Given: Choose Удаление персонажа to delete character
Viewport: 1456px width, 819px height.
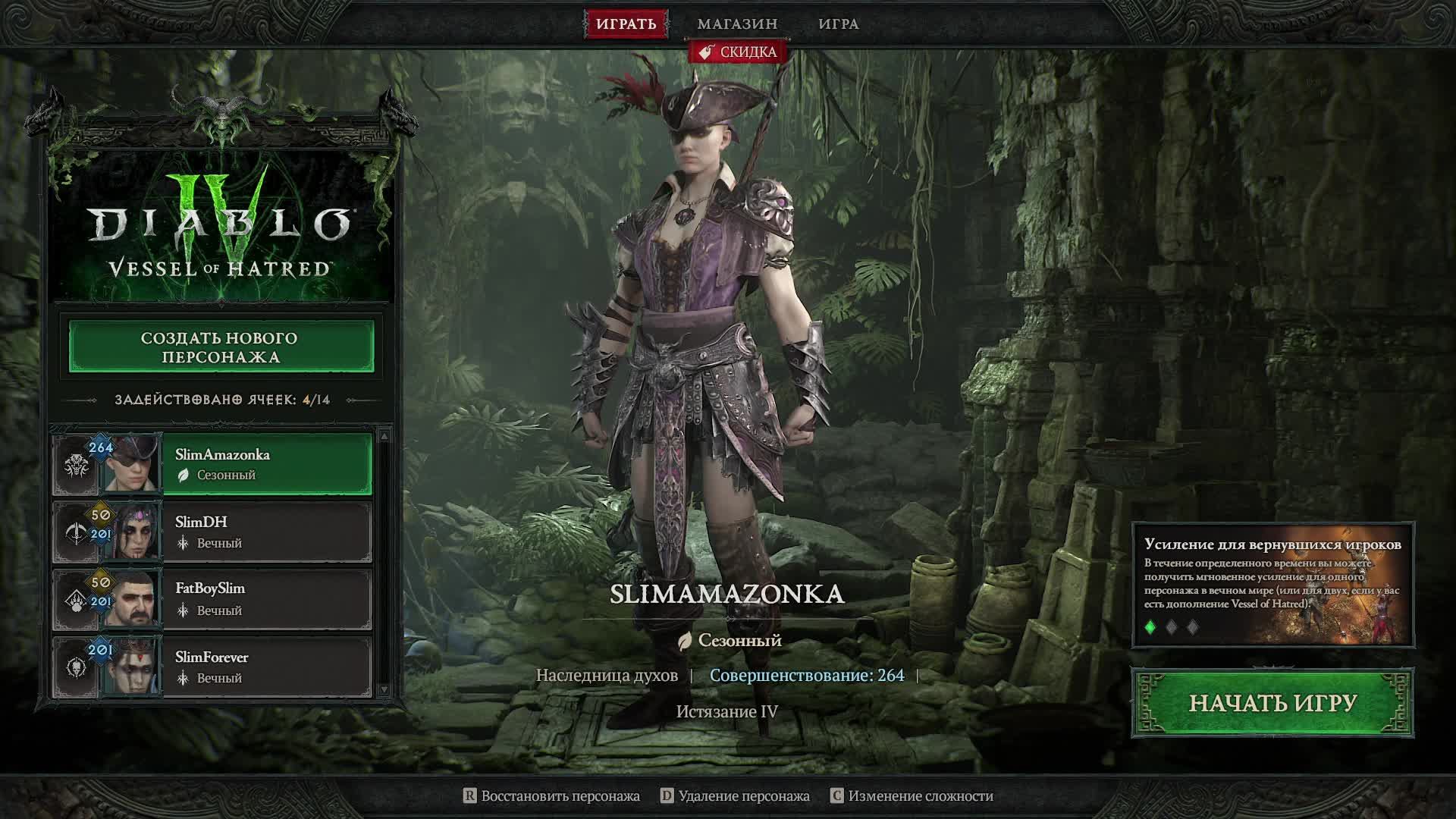Looking at the screenshot, I should pos(736,795).
